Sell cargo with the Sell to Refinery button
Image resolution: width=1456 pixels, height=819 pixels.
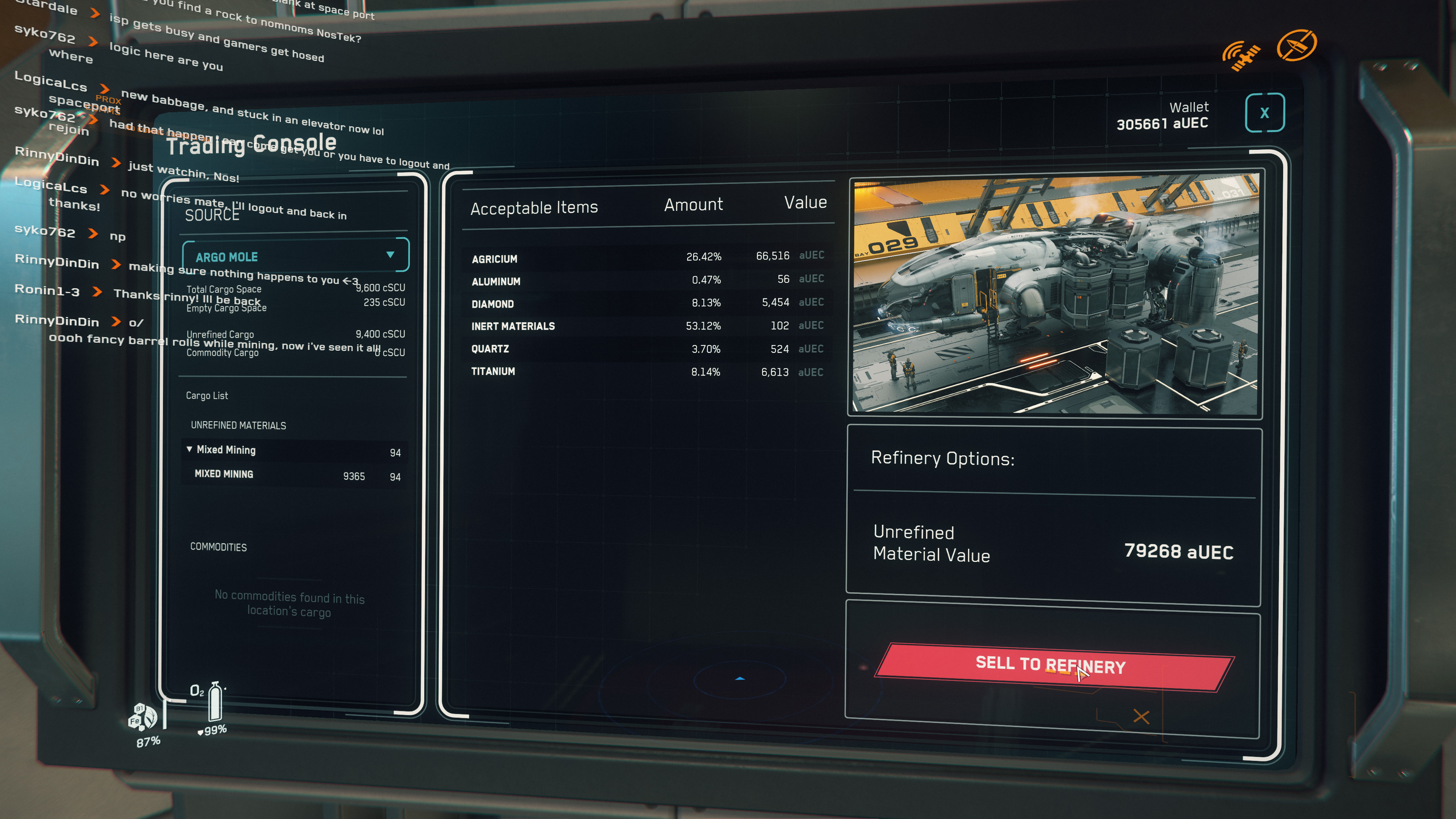[x=1054, y=666]
